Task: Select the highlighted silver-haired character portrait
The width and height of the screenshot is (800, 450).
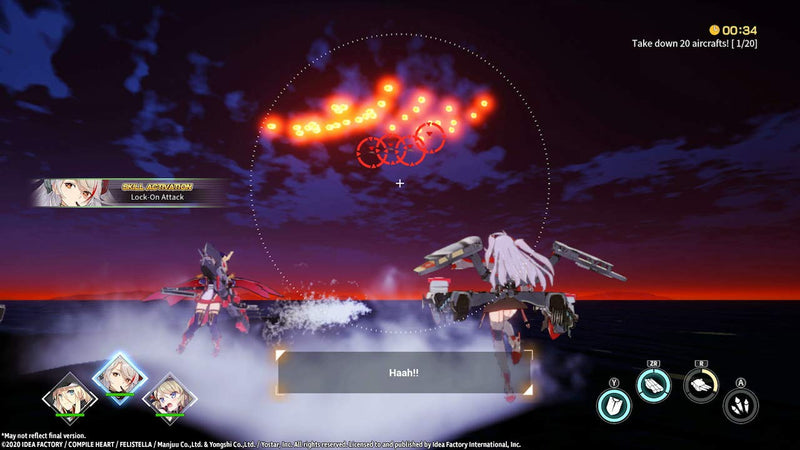Action: pyautogui.click(x=118, y=375)
